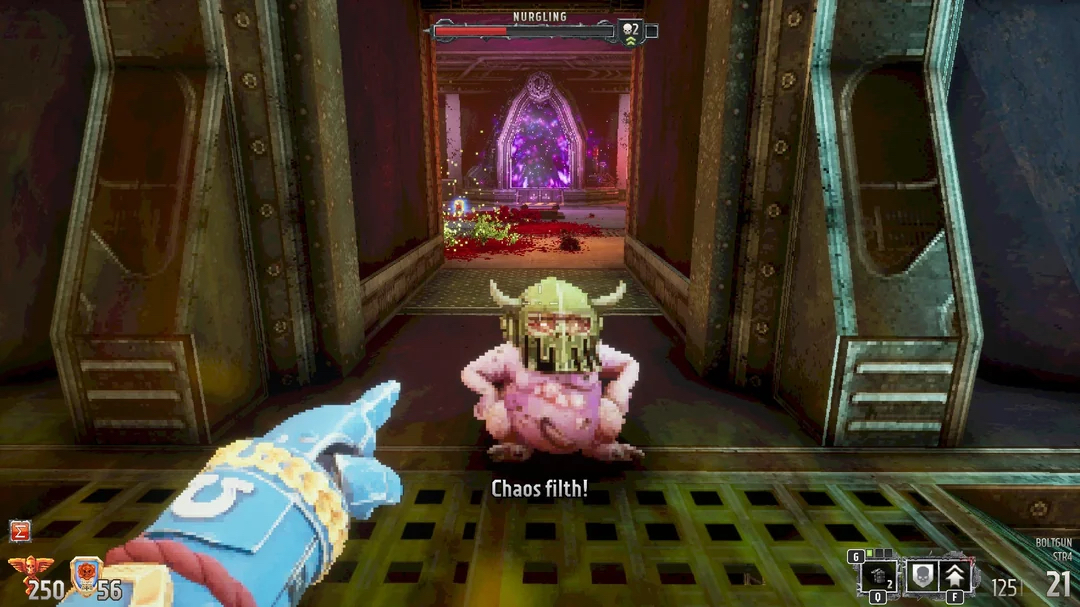The height and width of the screenshot is (607, 1080).
Task: Select the grenade slot holding 2
Action: [877, 577]
